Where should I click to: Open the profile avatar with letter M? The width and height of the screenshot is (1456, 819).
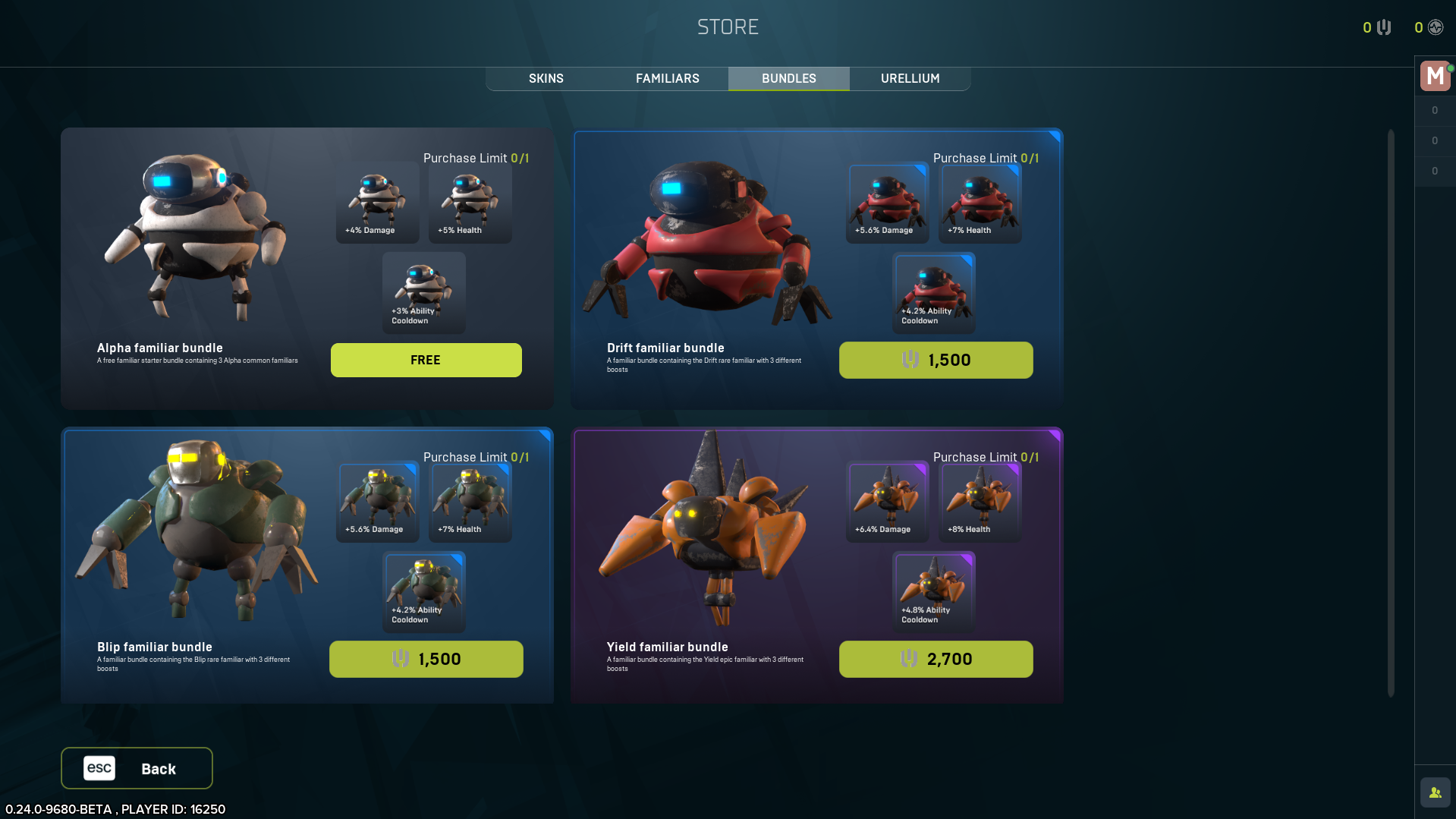pyautogui.click(x=1435, y=76)
